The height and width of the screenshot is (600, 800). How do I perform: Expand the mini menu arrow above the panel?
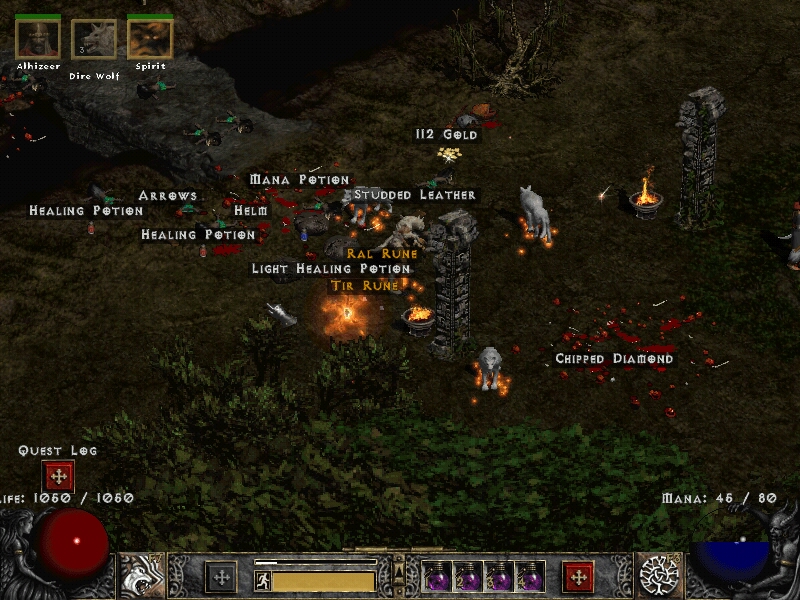(x=399, y=572)
